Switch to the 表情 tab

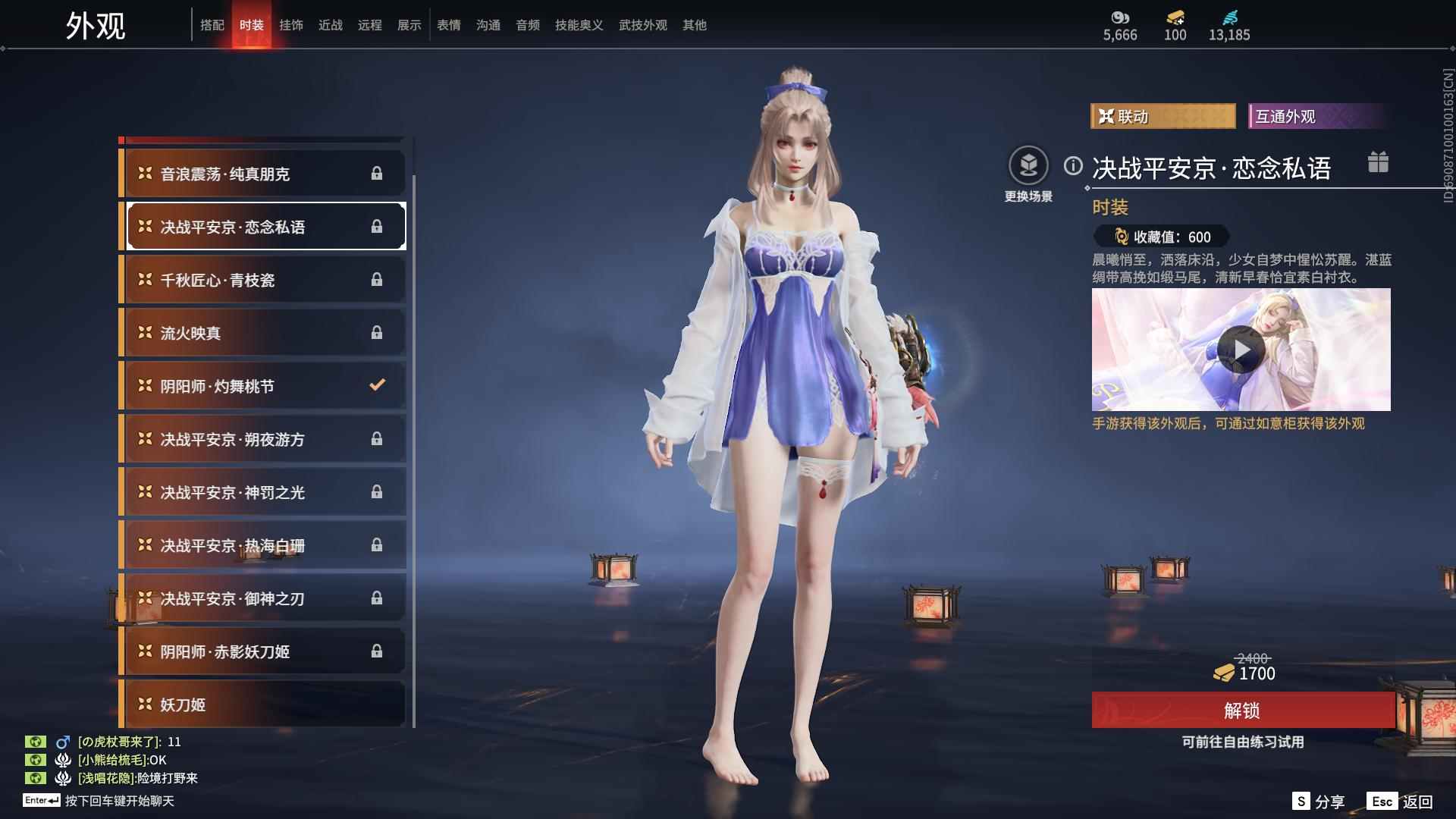448,25
